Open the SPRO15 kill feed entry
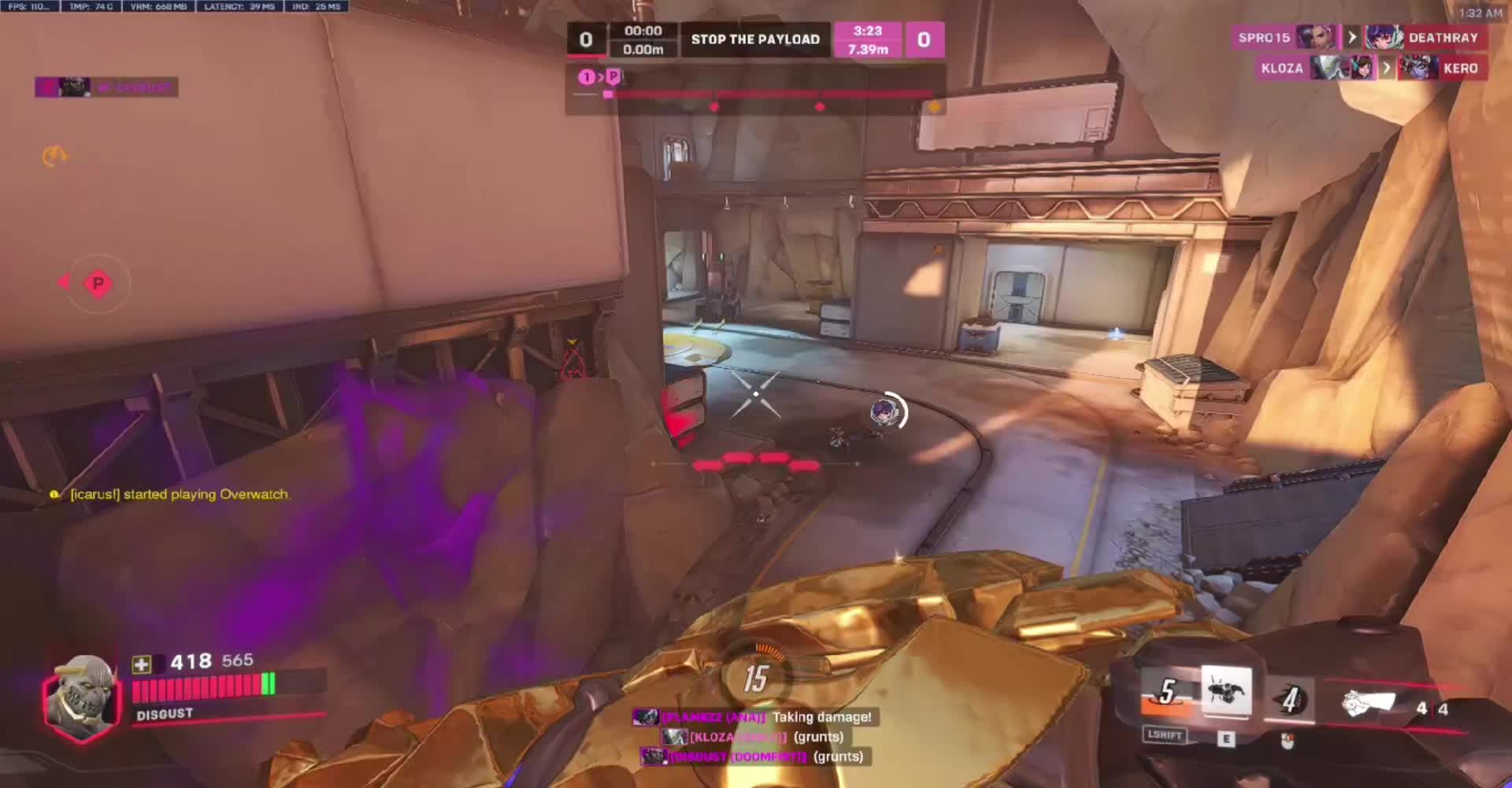The image size is (1512, 788). click(x=1265, y=38)
